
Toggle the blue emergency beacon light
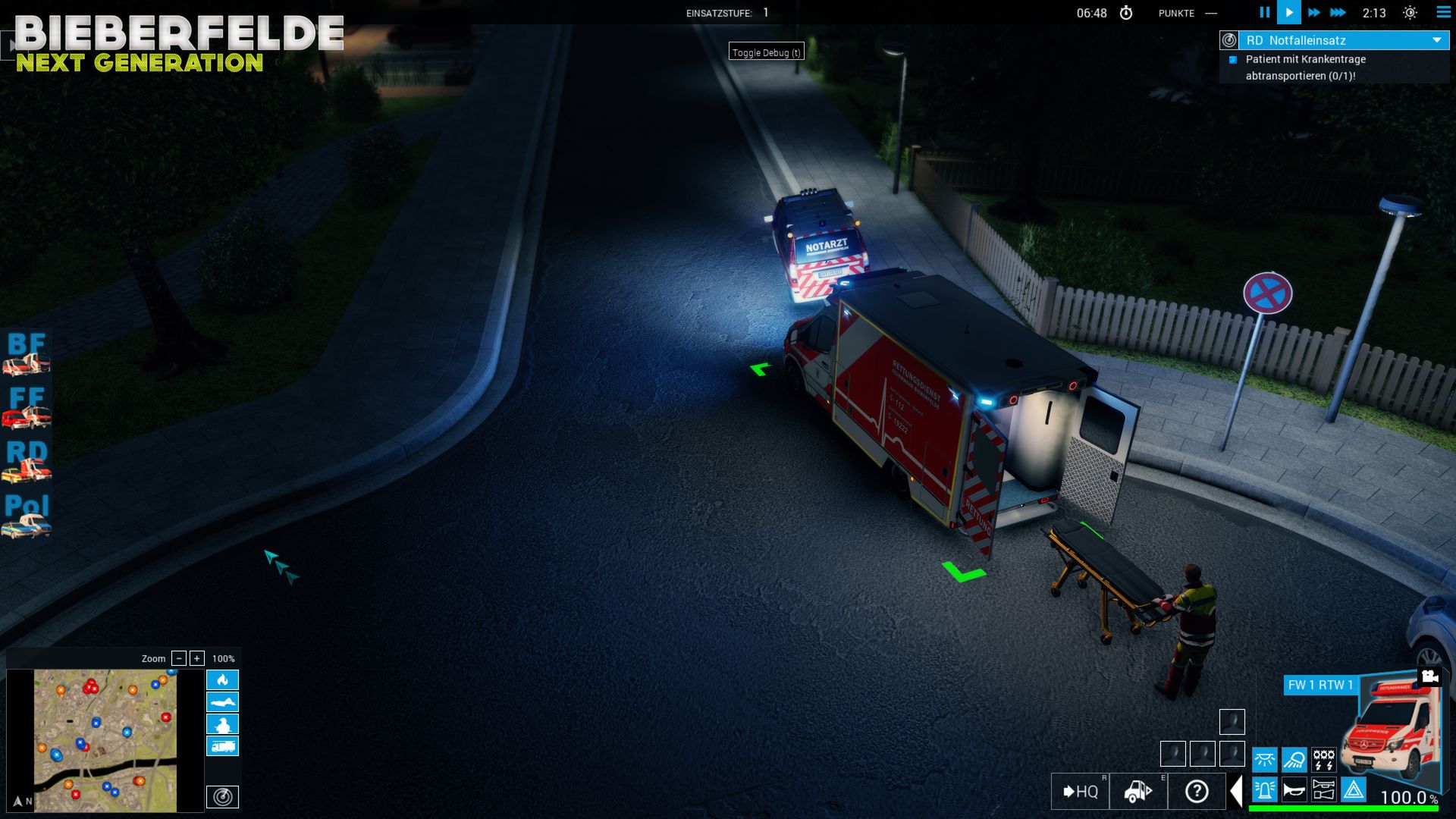(x=1265, y=790)
